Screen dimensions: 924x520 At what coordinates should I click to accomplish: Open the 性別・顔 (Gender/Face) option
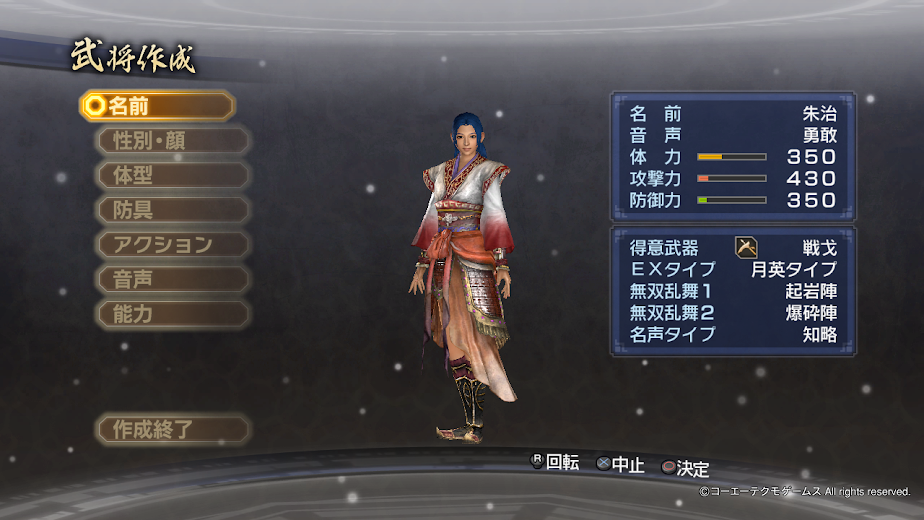tap(172, 140)
